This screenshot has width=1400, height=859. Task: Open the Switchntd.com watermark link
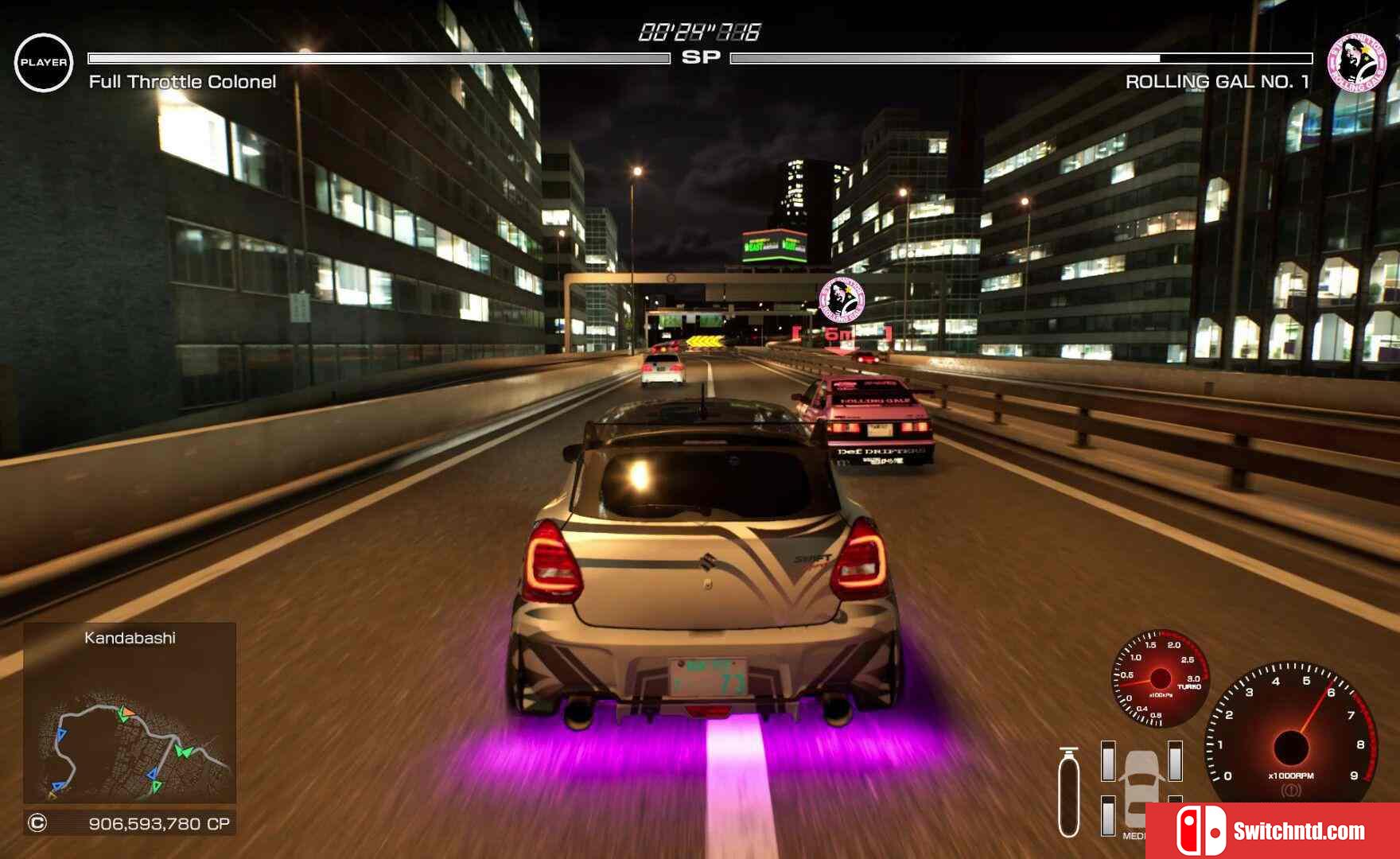click(1273, 831)
